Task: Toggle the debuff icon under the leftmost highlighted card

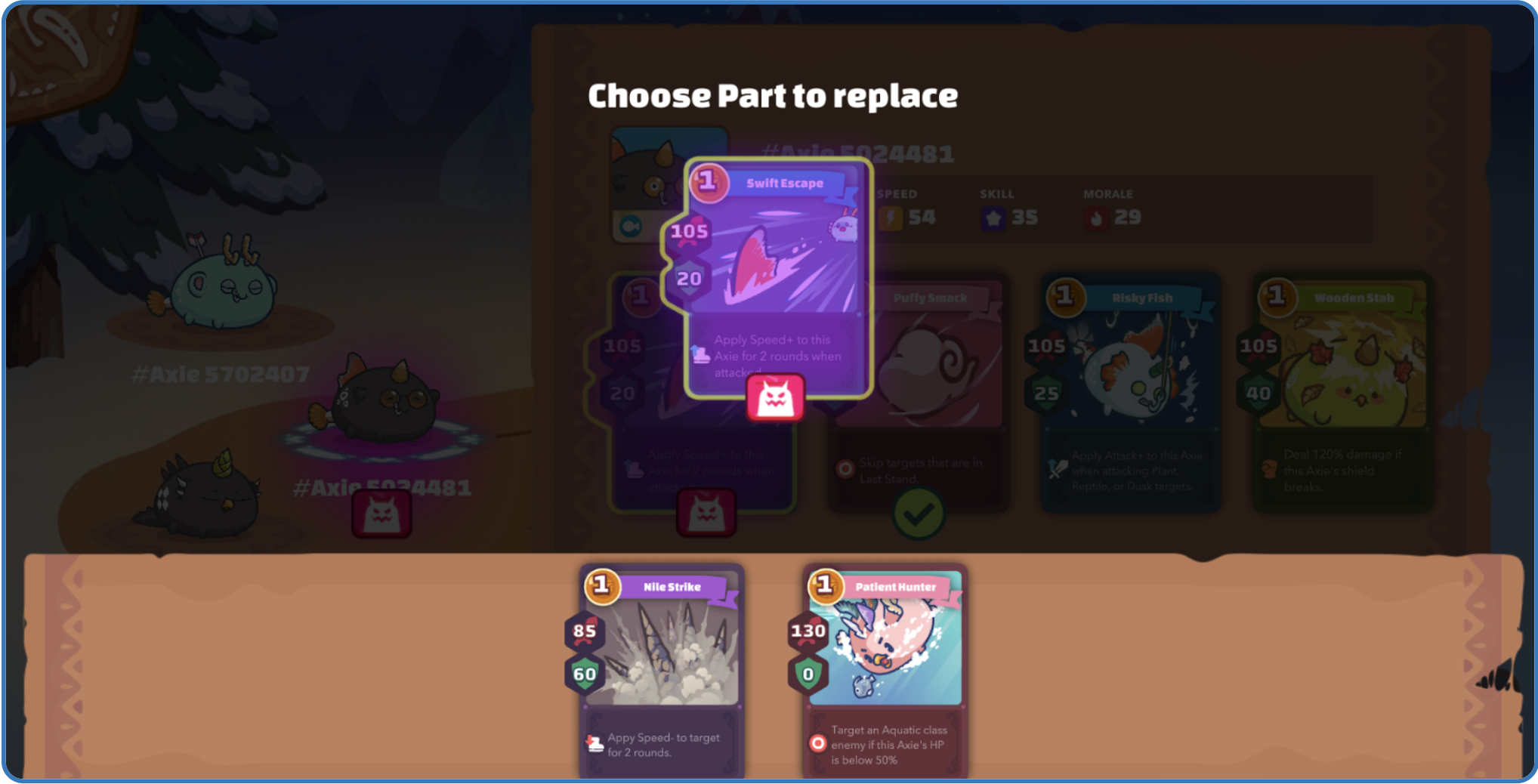Action: [x=707, y=512]
